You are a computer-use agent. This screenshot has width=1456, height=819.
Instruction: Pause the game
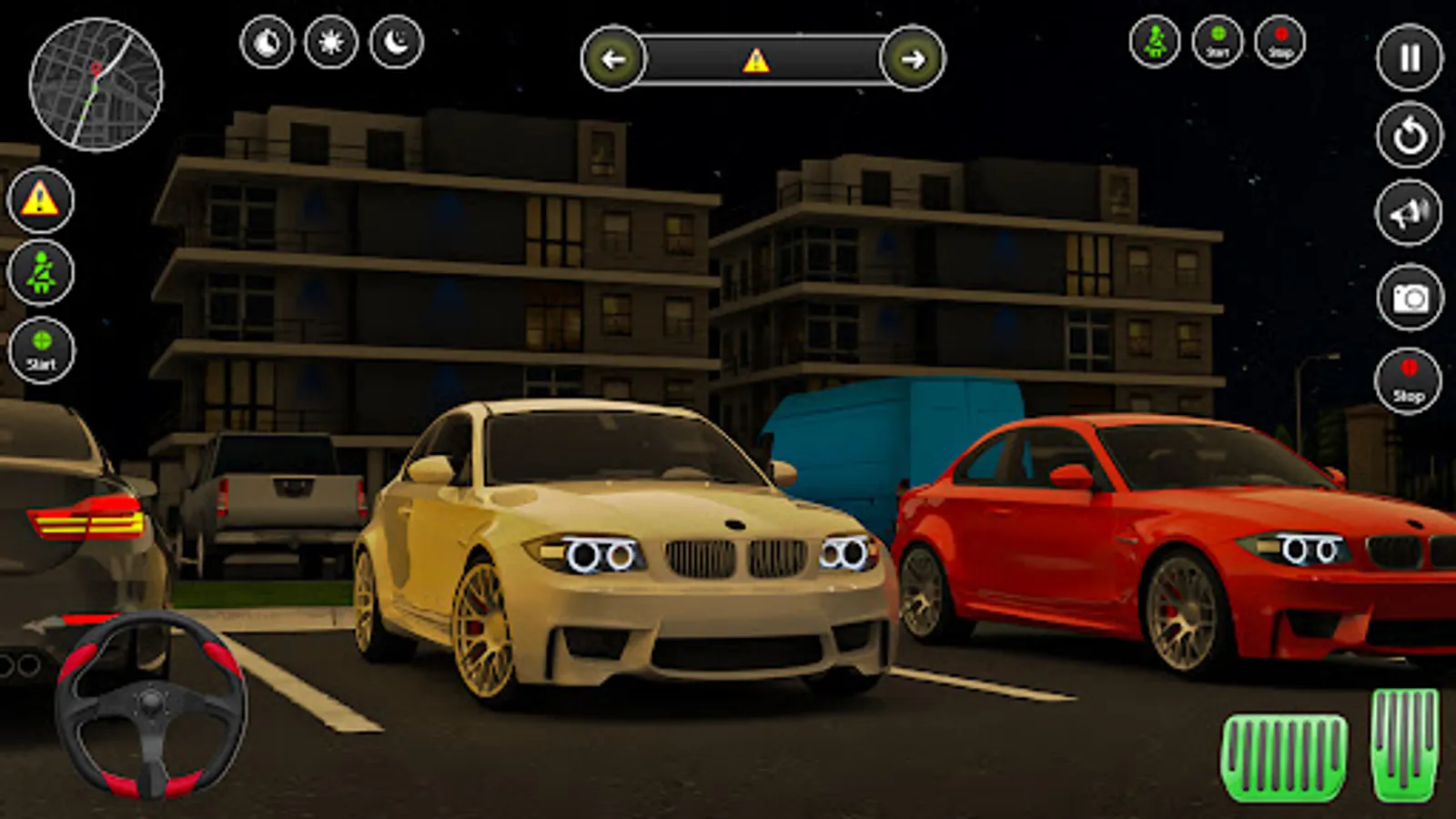[x=1409, y=58]
